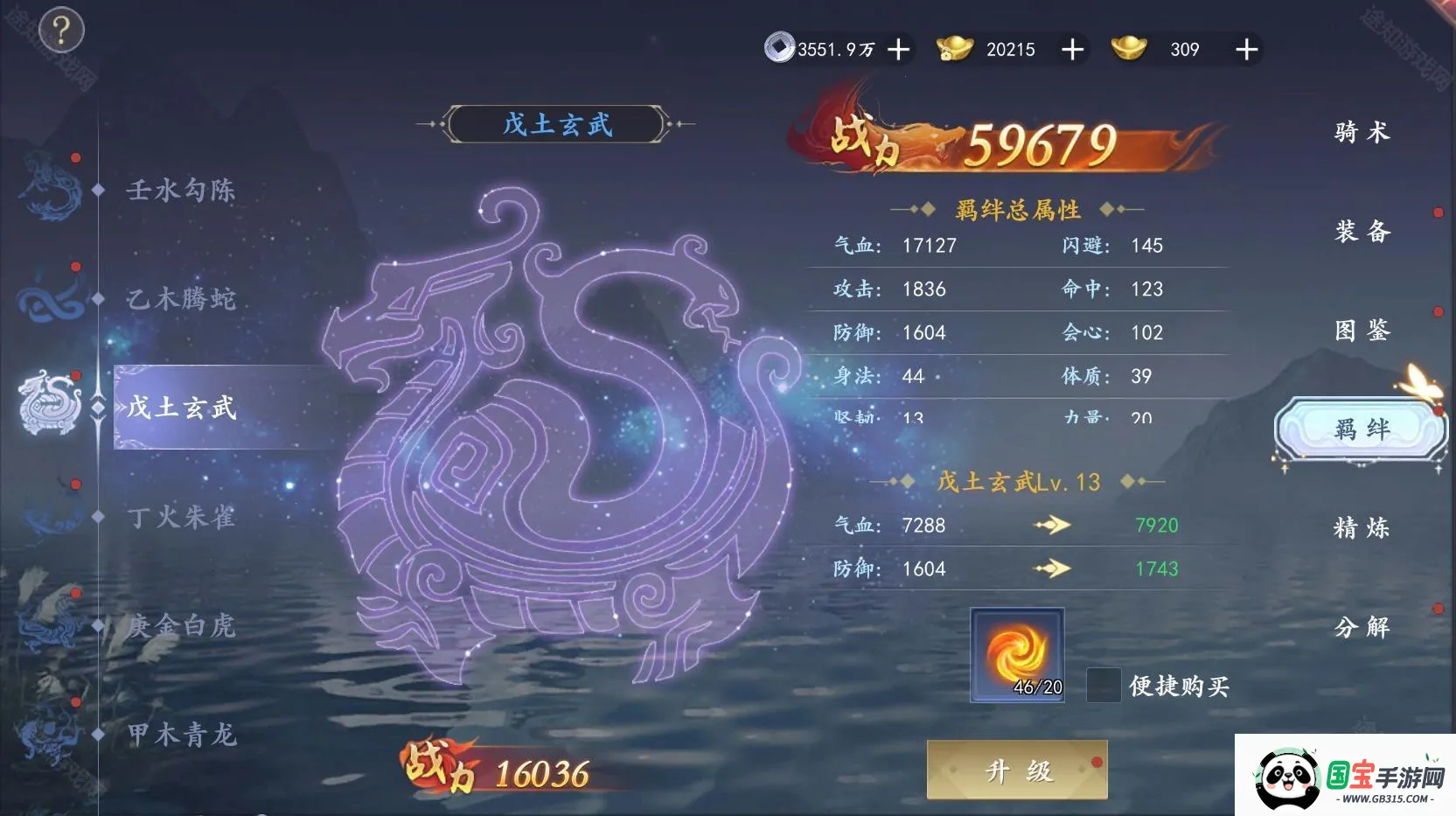Switch to 丁火朱雀 in the list
Screen dimensions: 1456x816
tap(180, 517)
